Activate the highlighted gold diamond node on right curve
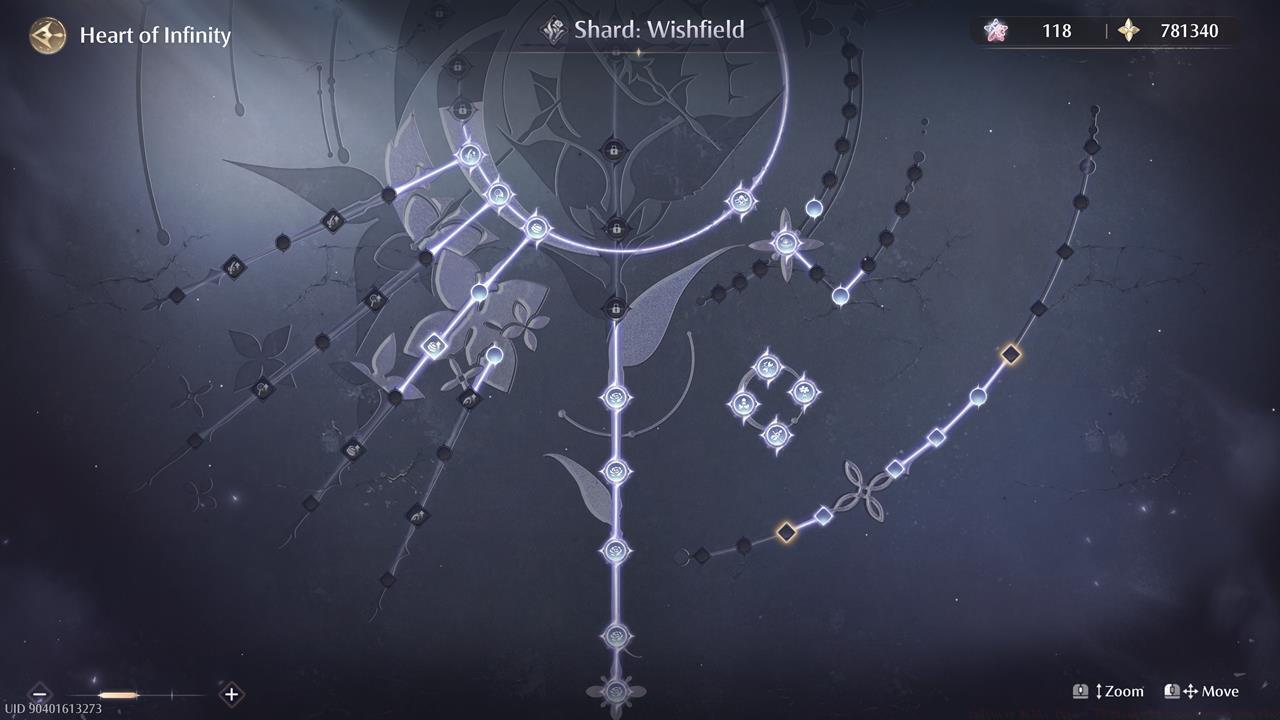The width and height of the screenshot is (1280, 720). point(1010,351)
